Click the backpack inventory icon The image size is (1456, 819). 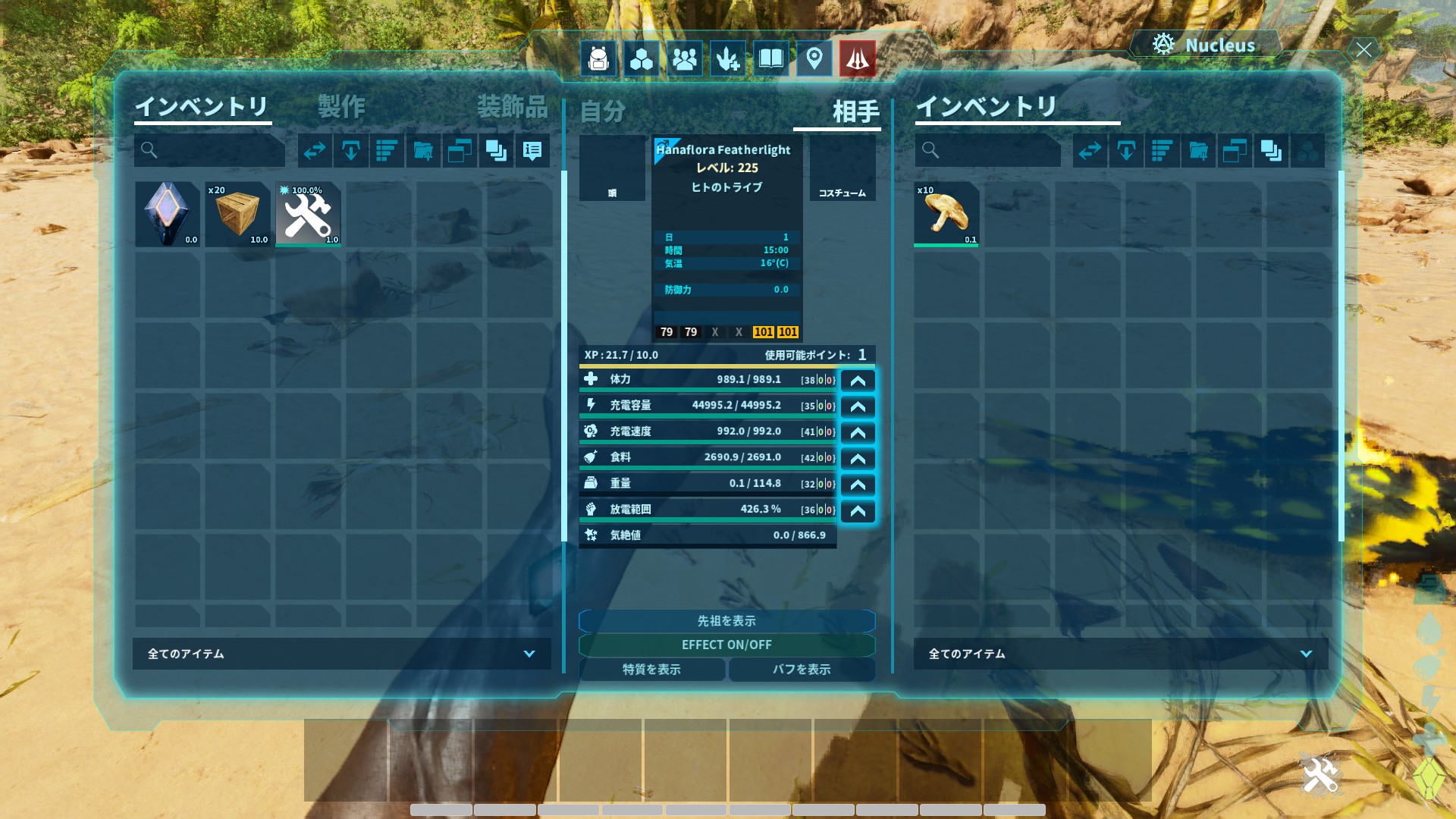point(598,58)
